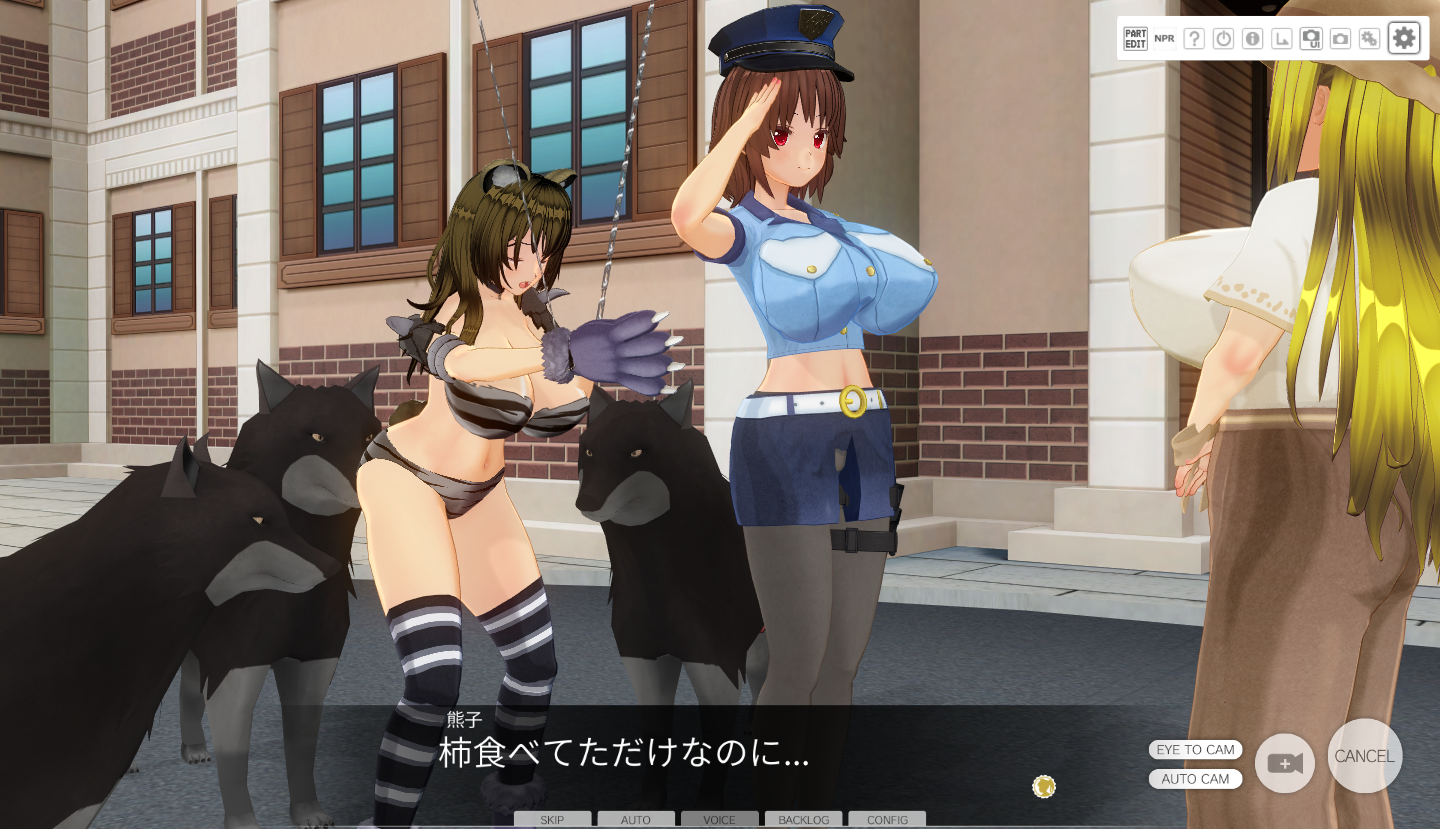Turn on AUTO CAM

(1195, 779)
